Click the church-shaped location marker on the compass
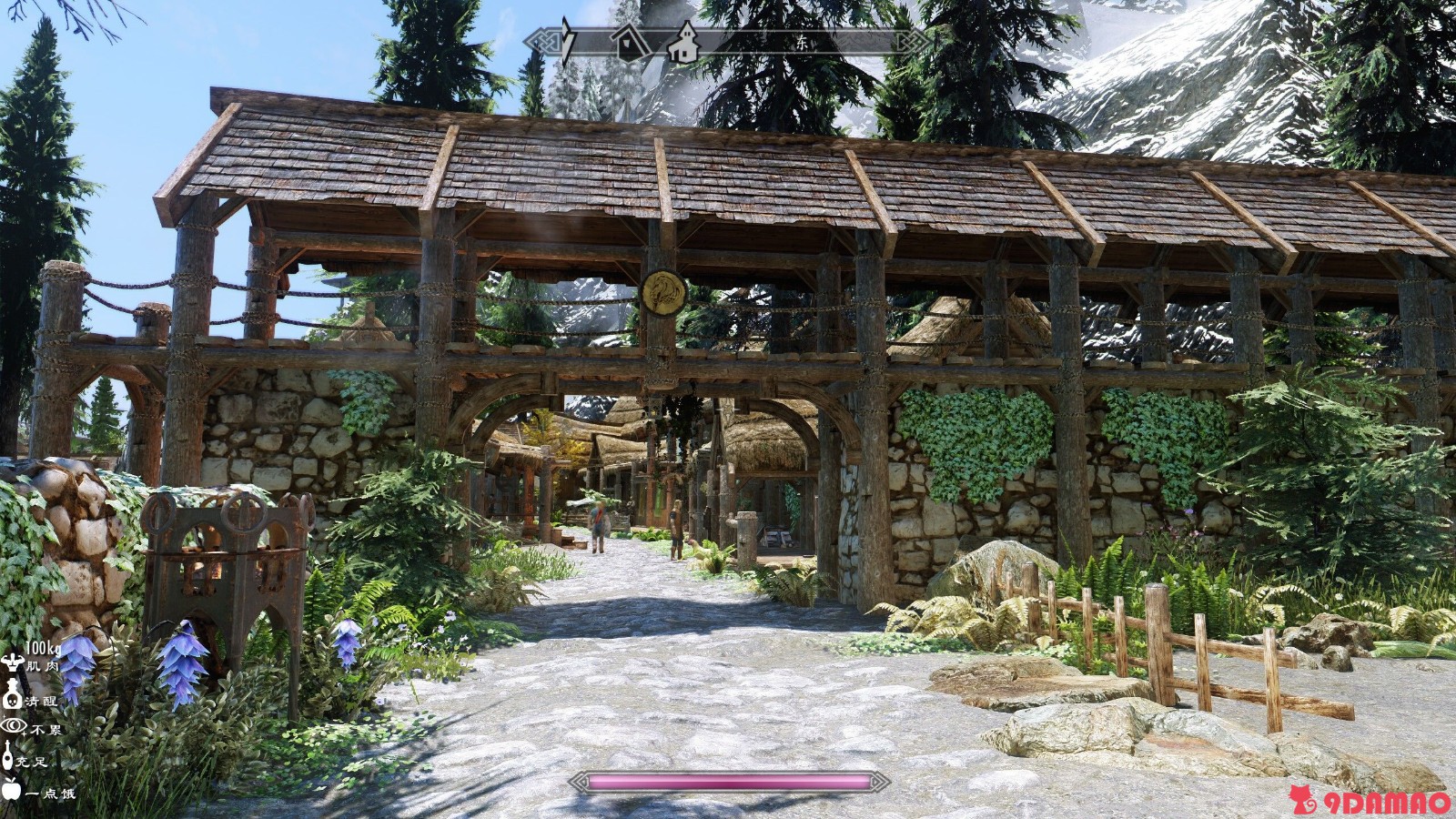The width and height of the screenshot is (1456, 819). (x=682, y=43)
